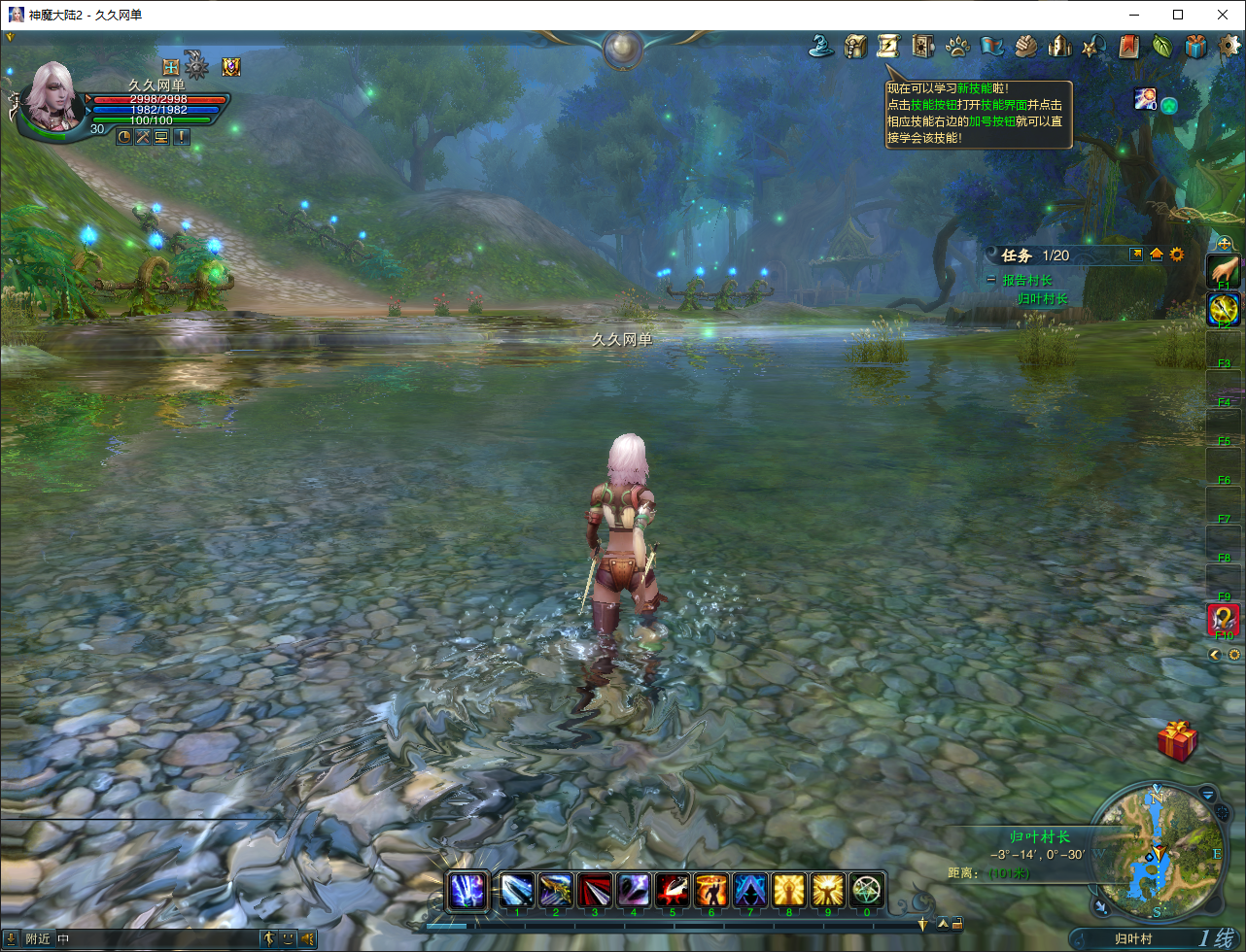Collapse the quest with the minus button

pos(990,280)
